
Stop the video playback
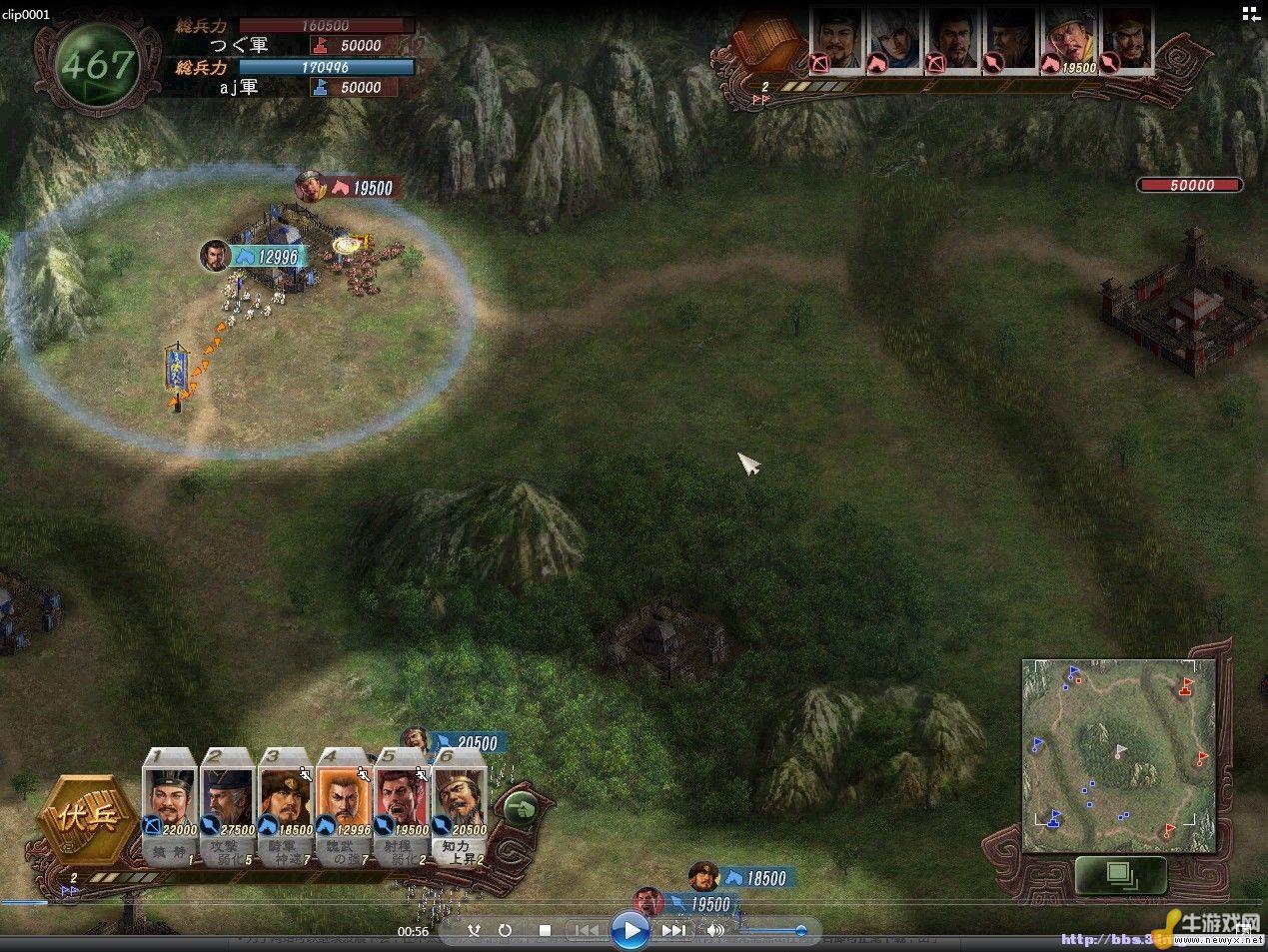pyautogui.click(x=545, y=931)
